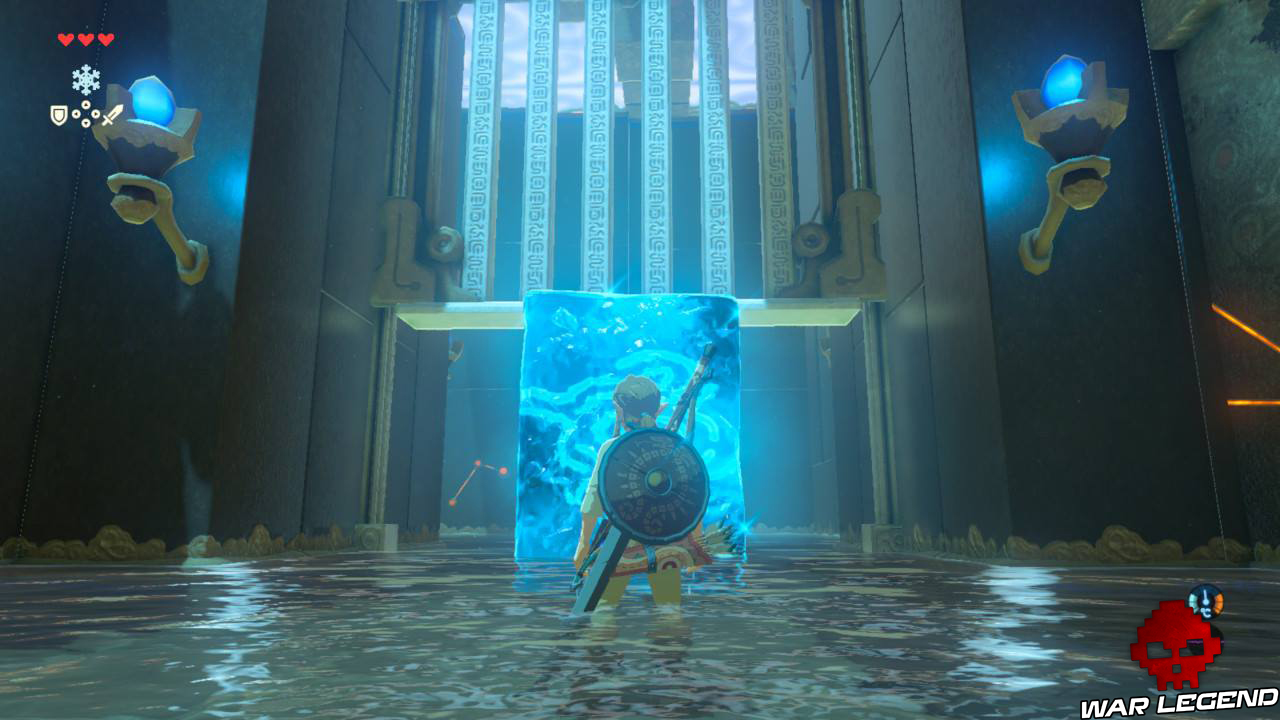Viewport: 1280px width, 720px height.
Task: Select the first heart in the health meter
Action: coord(65,39)
